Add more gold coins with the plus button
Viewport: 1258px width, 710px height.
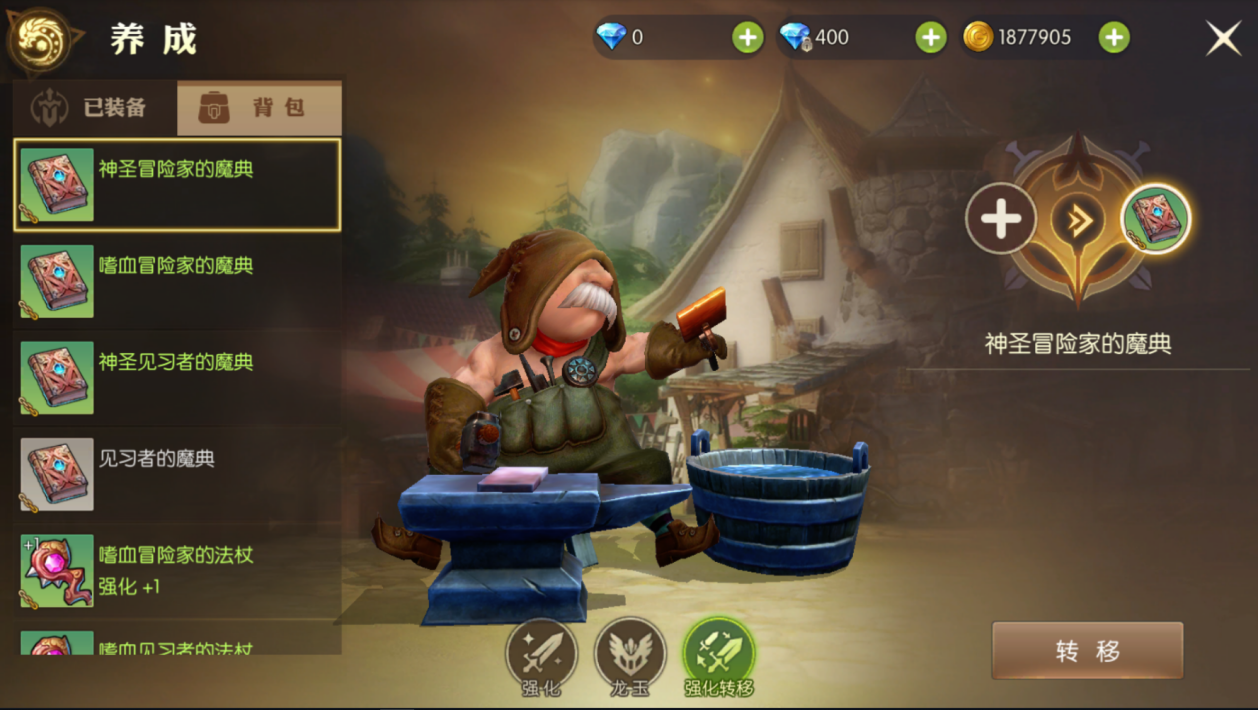tap(1114, 38)
